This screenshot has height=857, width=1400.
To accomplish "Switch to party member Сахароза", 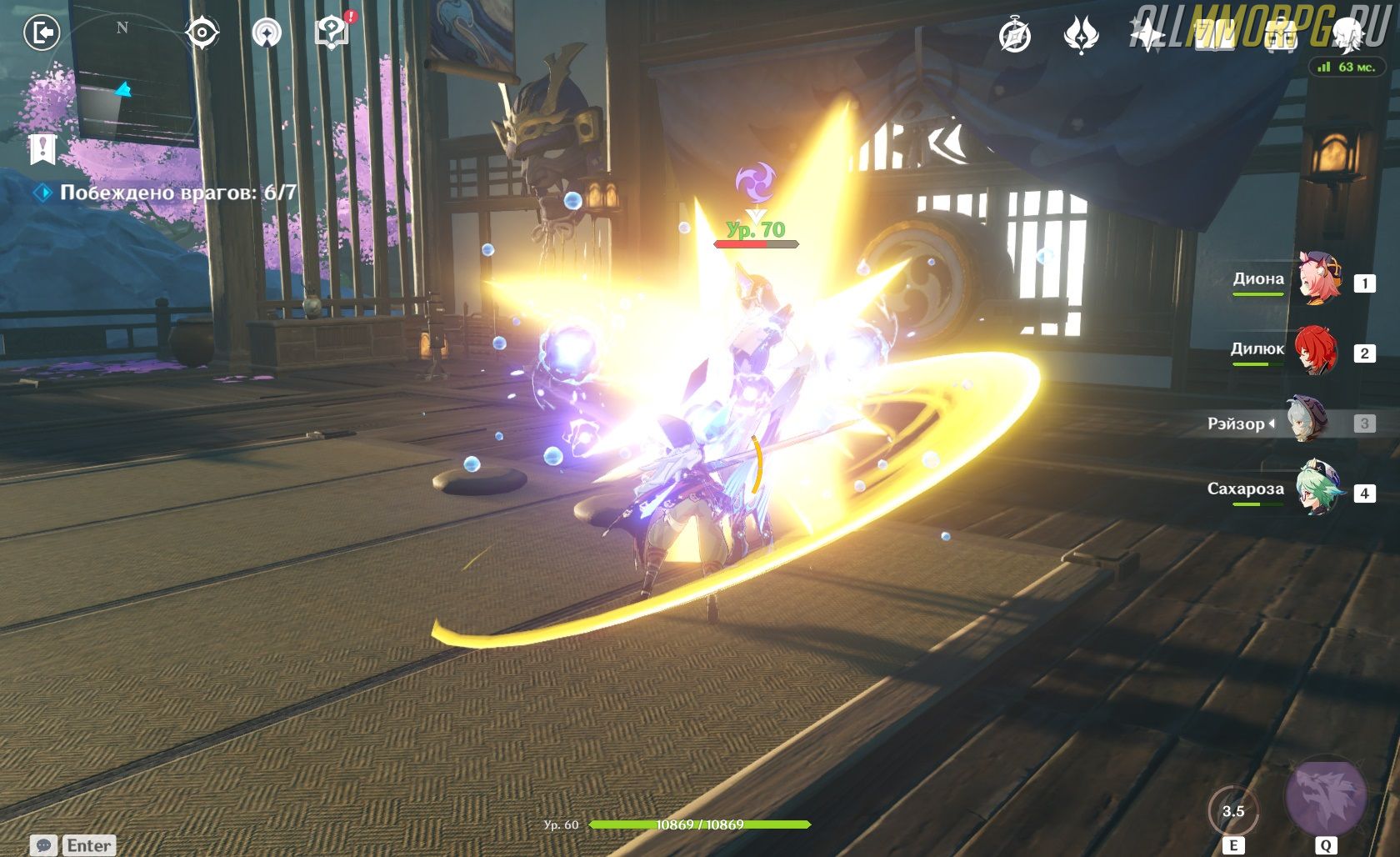I will [x=1320, y=490].
